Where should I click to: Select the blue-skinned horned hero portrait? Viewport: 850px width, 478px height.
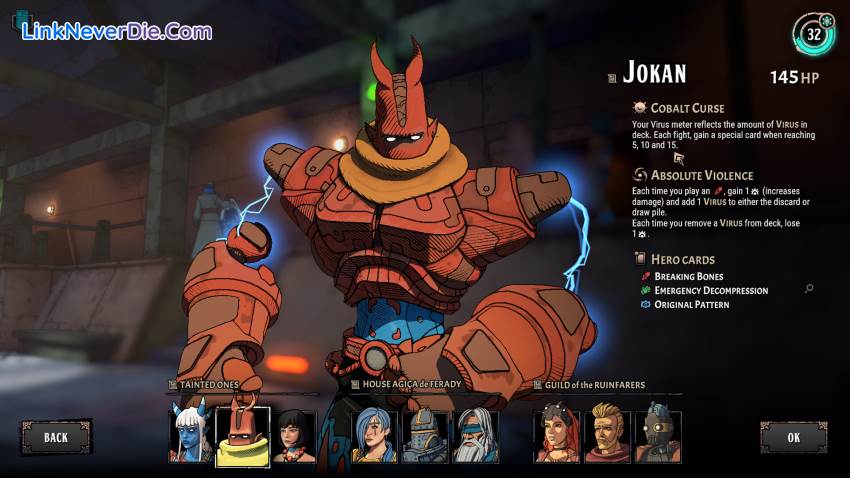pyautogui.click(x=191, y=434)
